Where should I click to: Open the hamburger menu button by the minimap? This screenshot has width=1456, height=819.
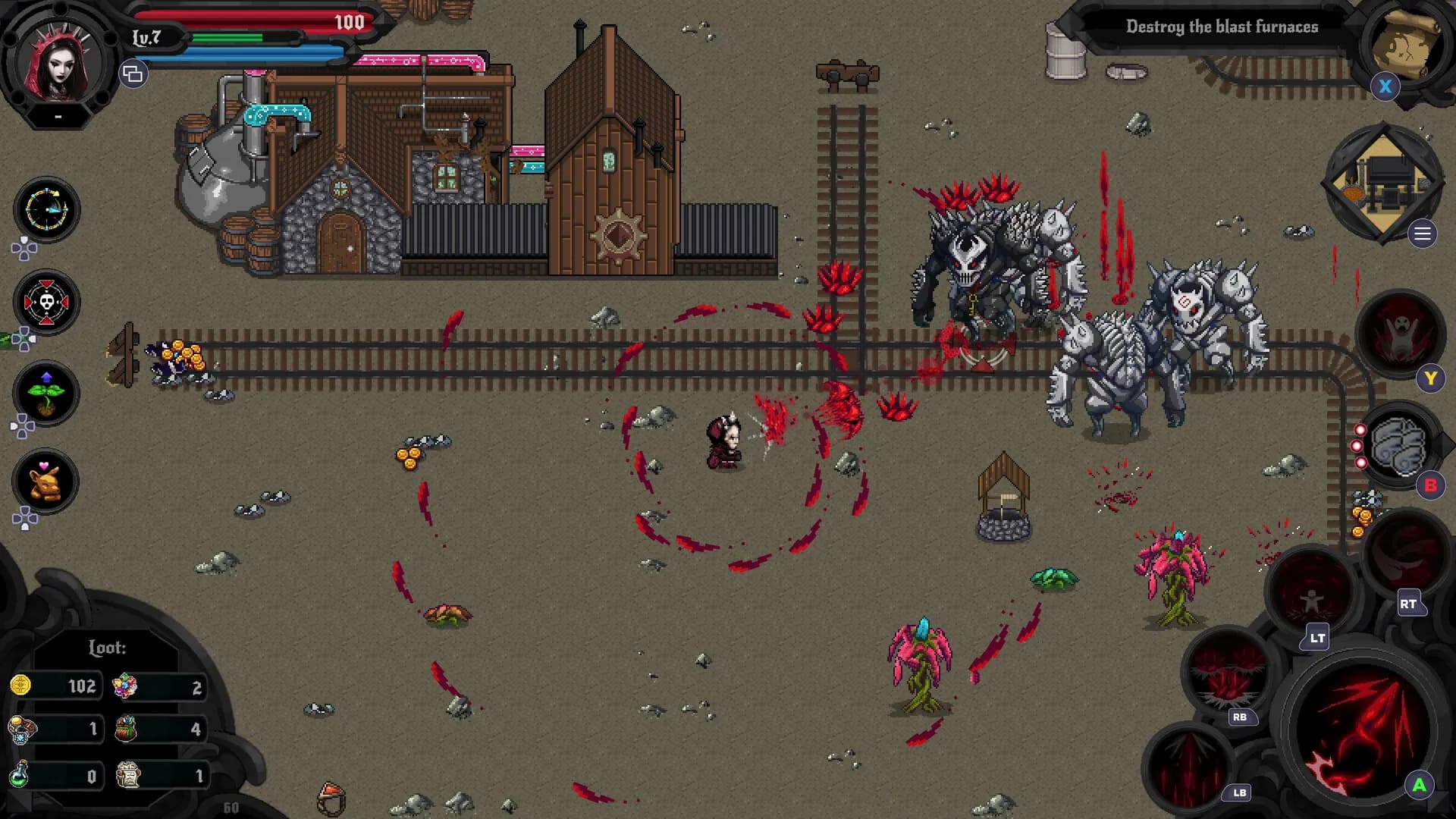(x=1423, y=234)
